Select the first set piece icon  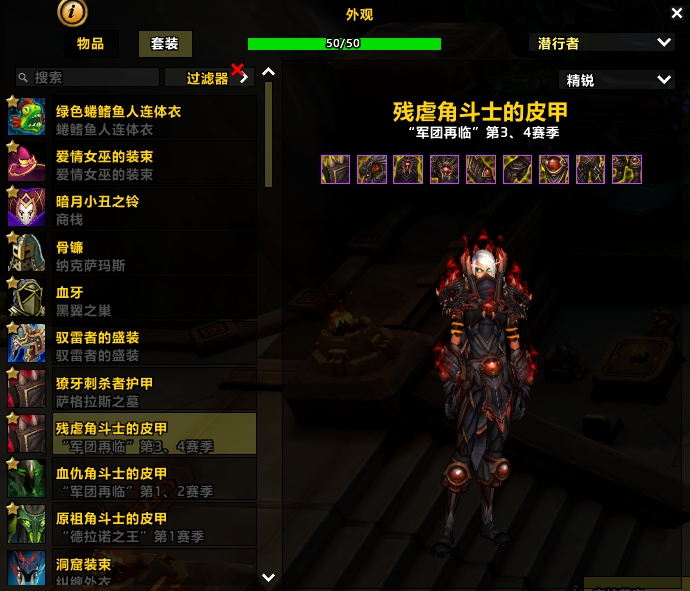click(x=335, y=169)
